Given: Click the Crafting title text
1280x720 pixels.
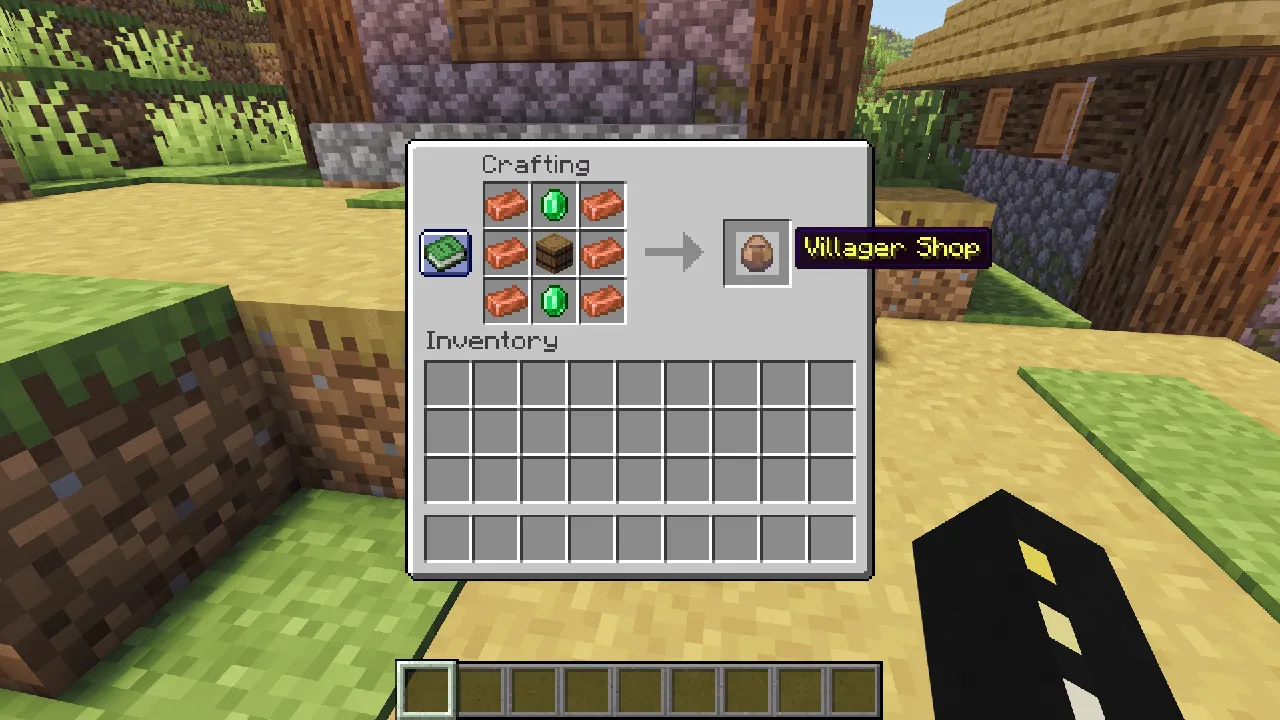Looking at the screenshot, I should coord(536,164).
